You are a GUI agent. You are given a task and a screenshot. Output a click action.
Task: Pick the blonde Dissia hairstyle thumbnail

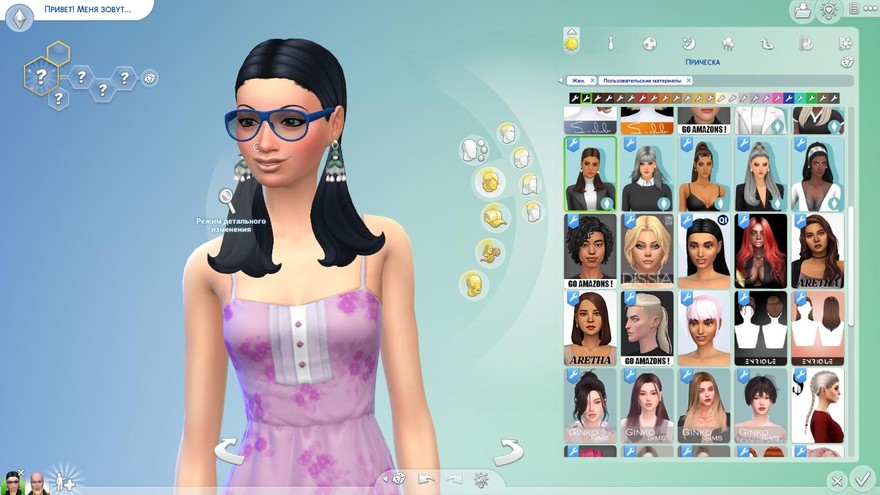(646, 250)
